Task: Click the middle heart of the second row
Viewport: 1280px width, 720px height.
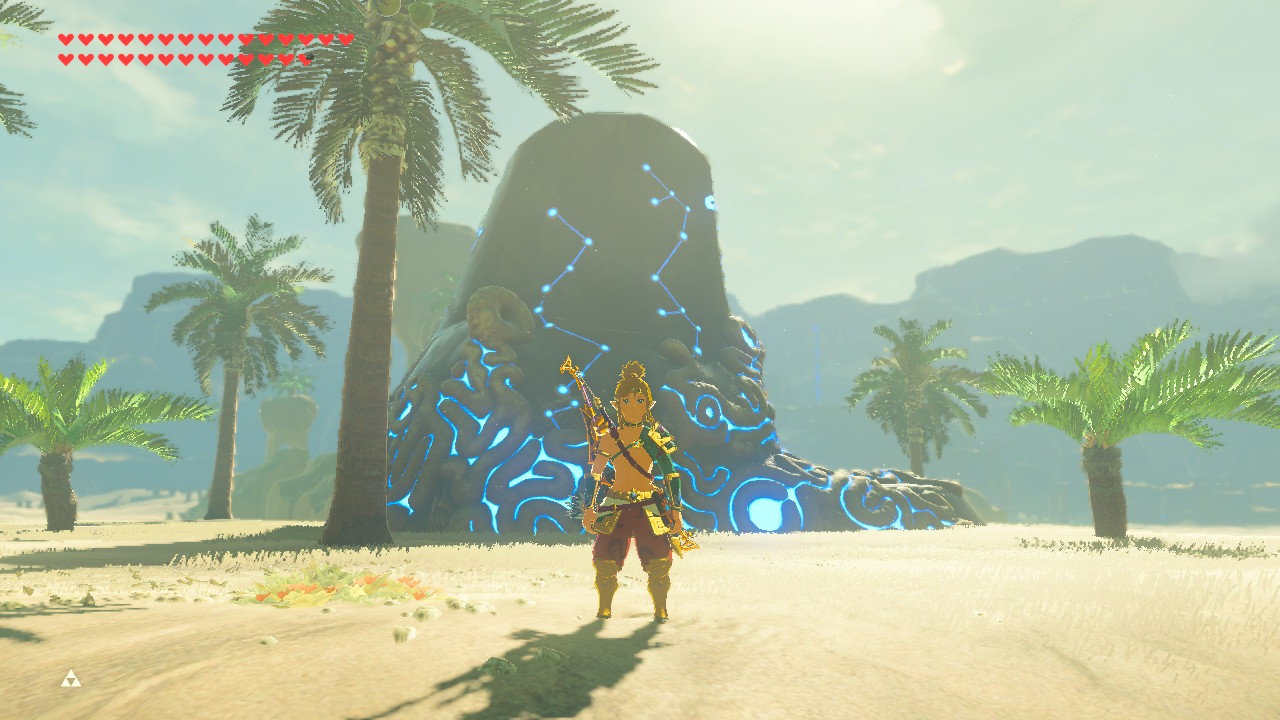Action: point(186,58)
